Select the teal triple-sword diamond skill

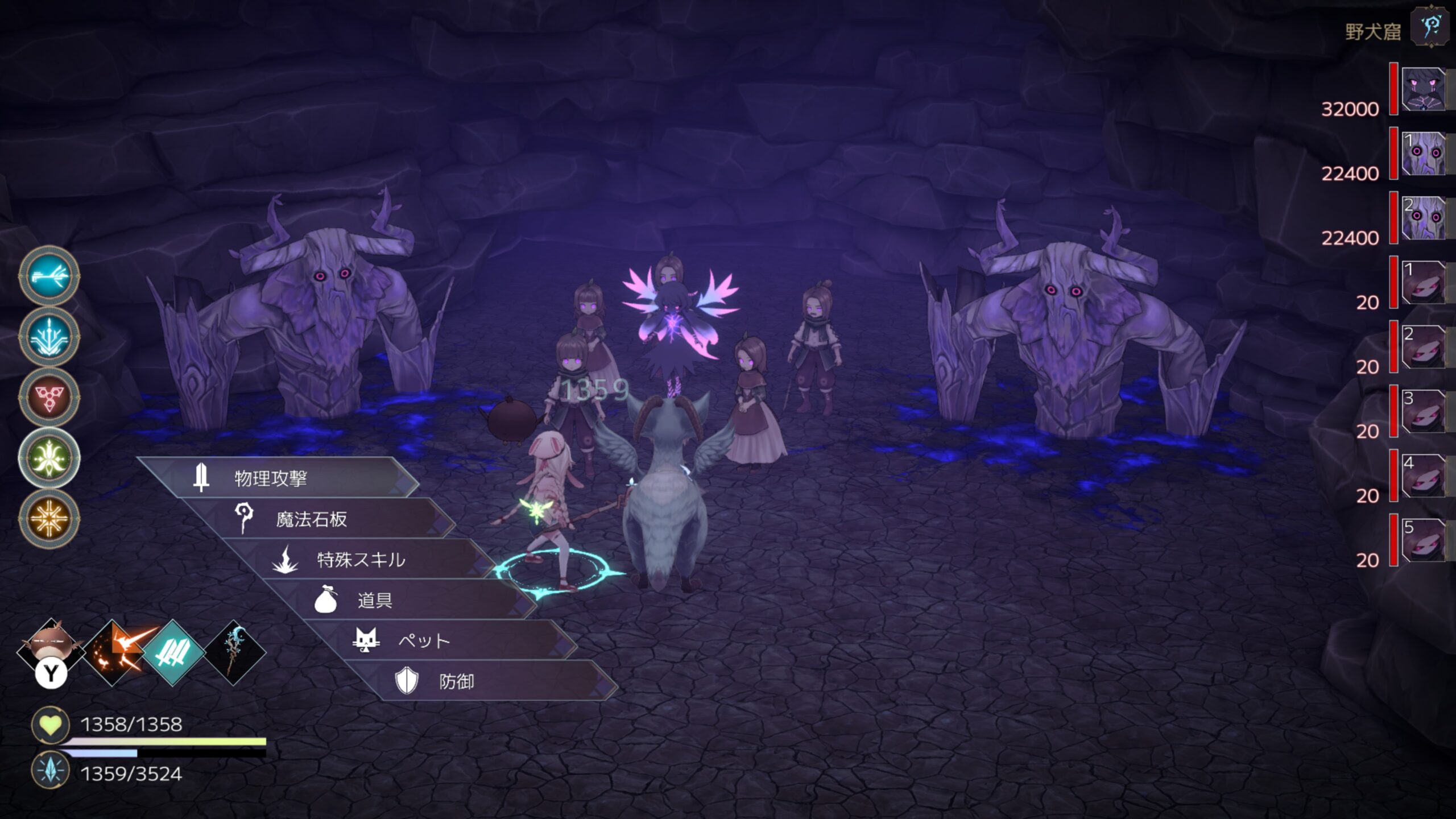pyautogui.click(x=173, y=652)
